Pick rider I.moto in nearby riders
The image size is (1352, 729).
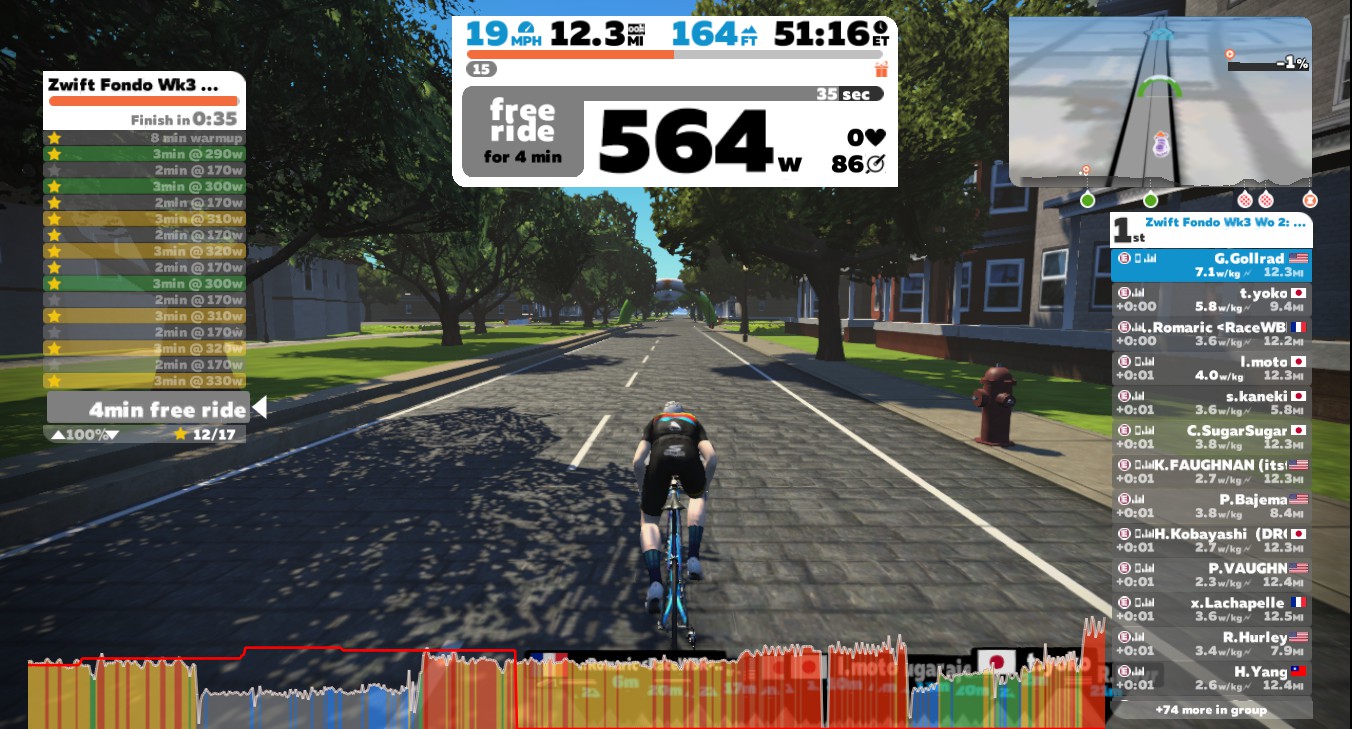pyautogui.click(x=1211, y=369)
